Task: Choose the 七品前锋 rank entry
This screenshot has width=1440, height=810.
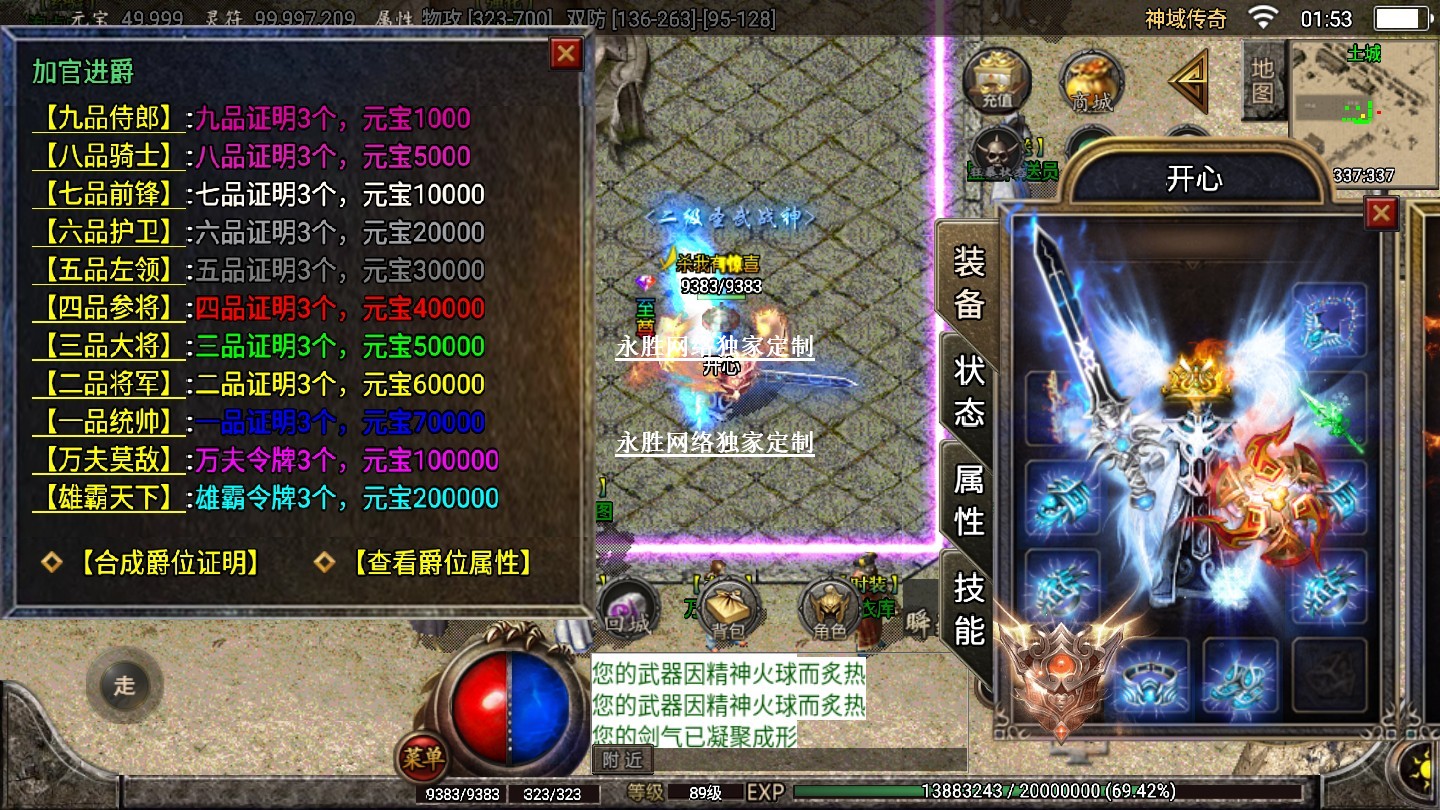Action: pyautogui.click(x=109, y=194)
